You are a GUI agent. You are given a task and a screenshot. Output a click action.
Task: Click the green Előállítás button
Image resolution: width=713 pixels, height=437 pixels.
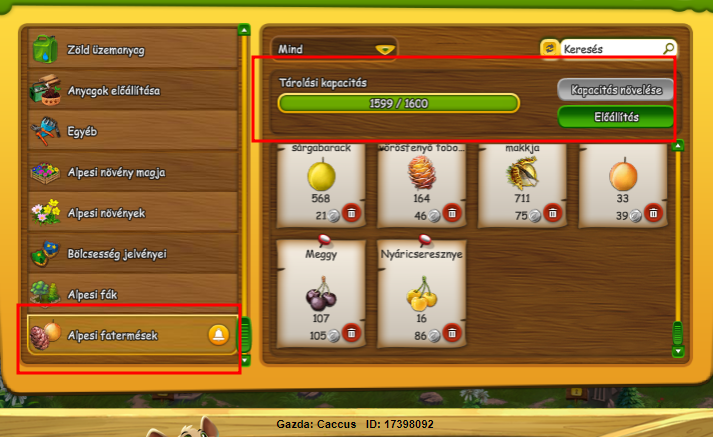[x=616, y=117]
